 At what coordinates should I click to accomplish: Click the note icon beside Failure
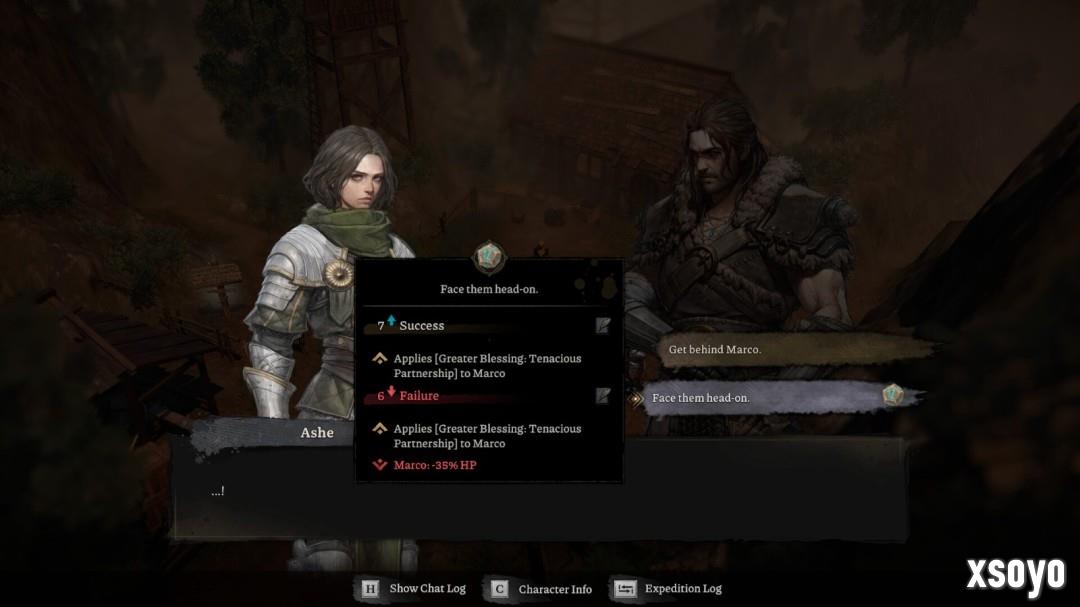pos(603,396)
